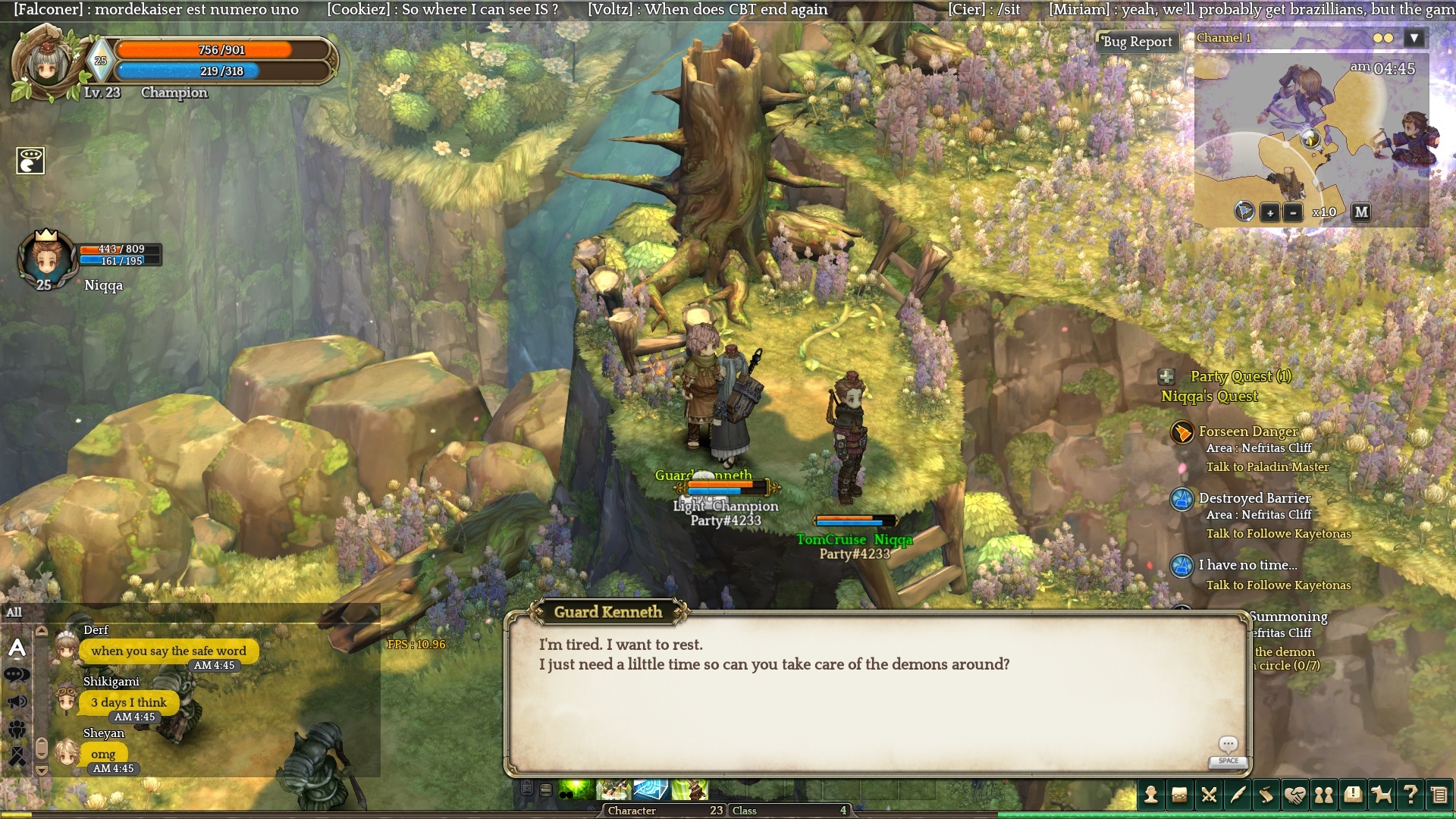Viewport: 1456px width, 819px height.
Task: Zoom out the minimap with minus button
Action: tap(1293, 213)
